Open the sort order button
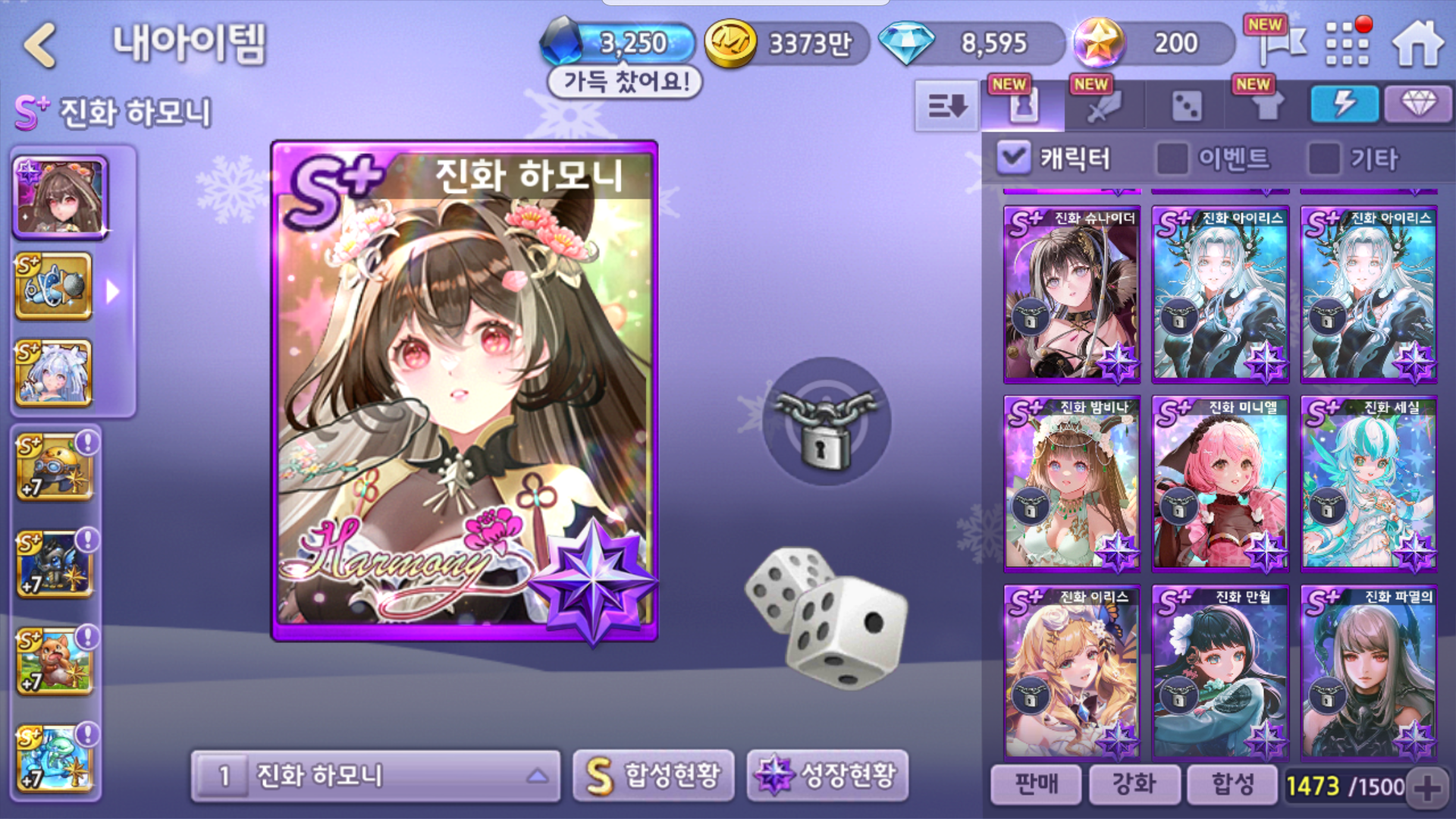The width and height of the screenshot is (1456, 819). pyautogui.click(x=946, y=106)
